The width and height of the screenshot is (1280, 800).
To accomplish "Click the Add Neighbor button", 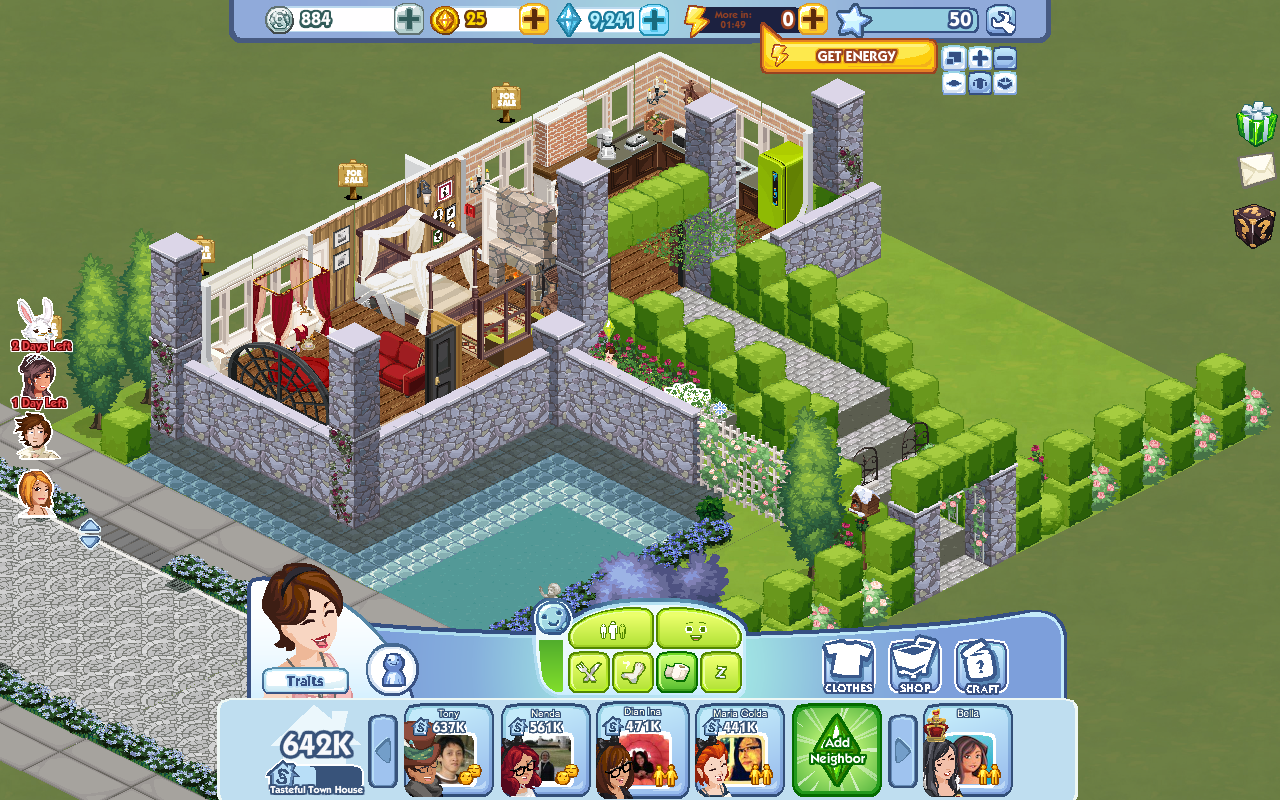I will 837,750.
